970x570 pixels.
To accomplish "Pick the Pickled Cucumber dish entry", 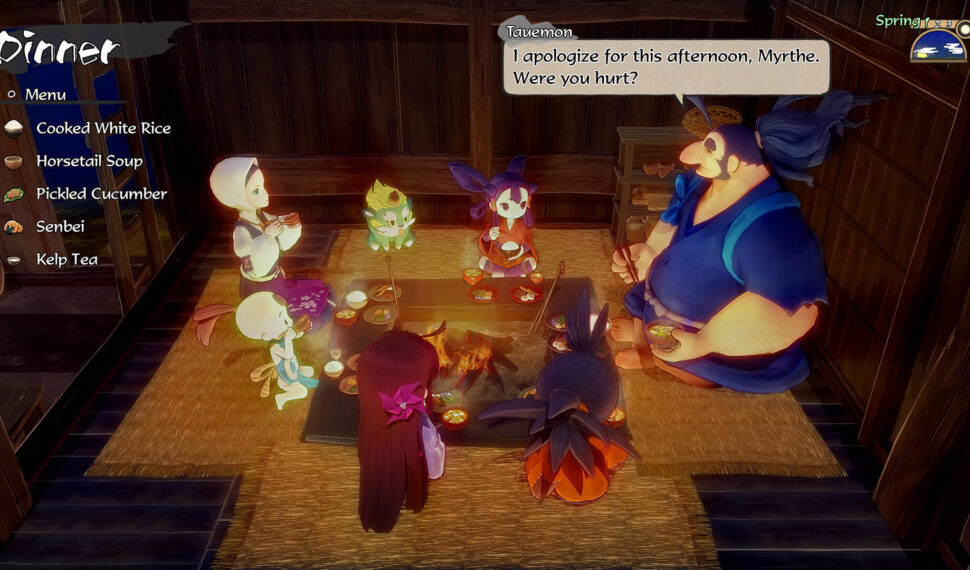I will 101,194.
